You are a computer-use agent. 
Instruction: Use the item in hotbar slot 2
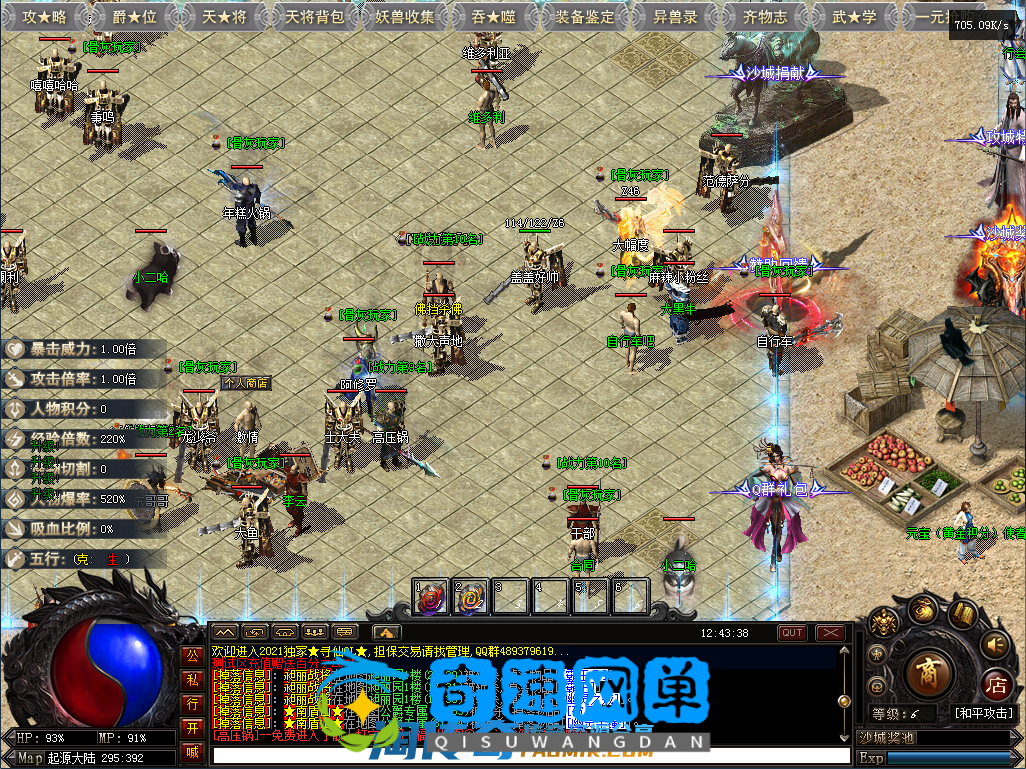[470, 597]
